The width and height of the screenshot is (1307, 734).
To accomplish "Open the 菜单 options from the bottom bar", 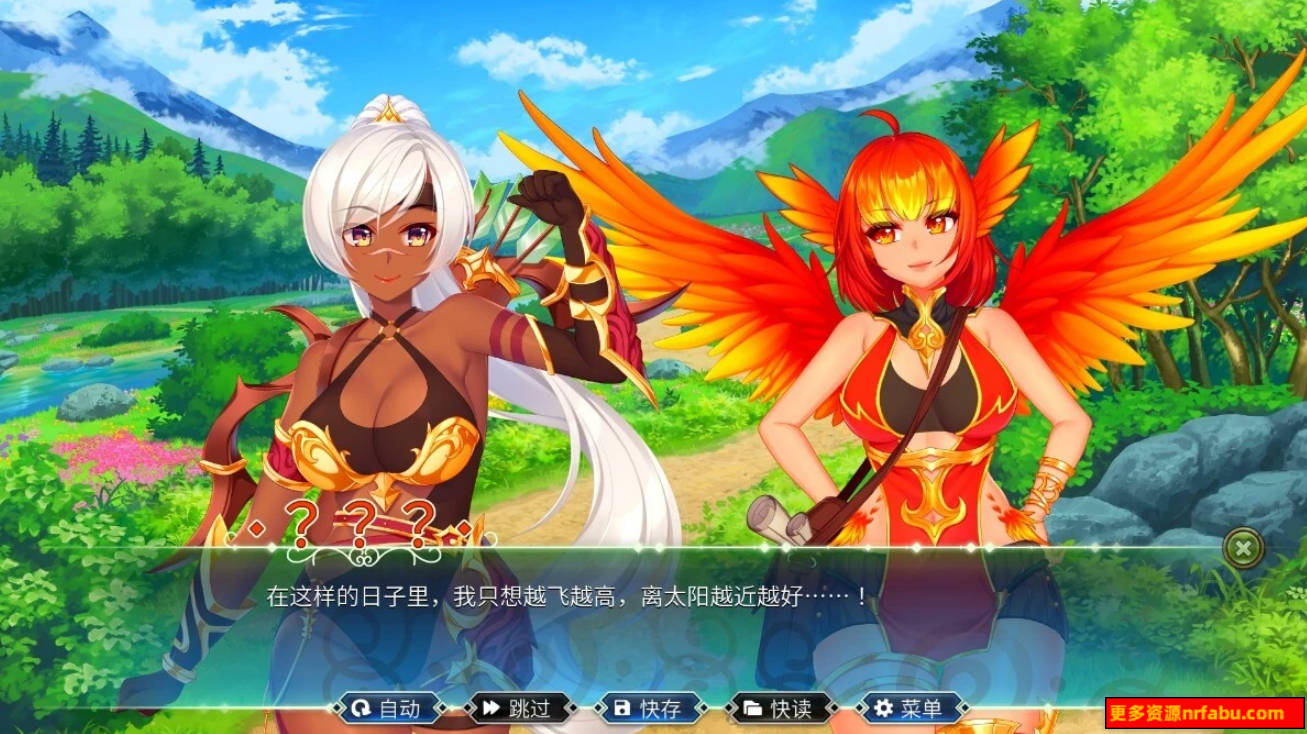I will (912, 708).
